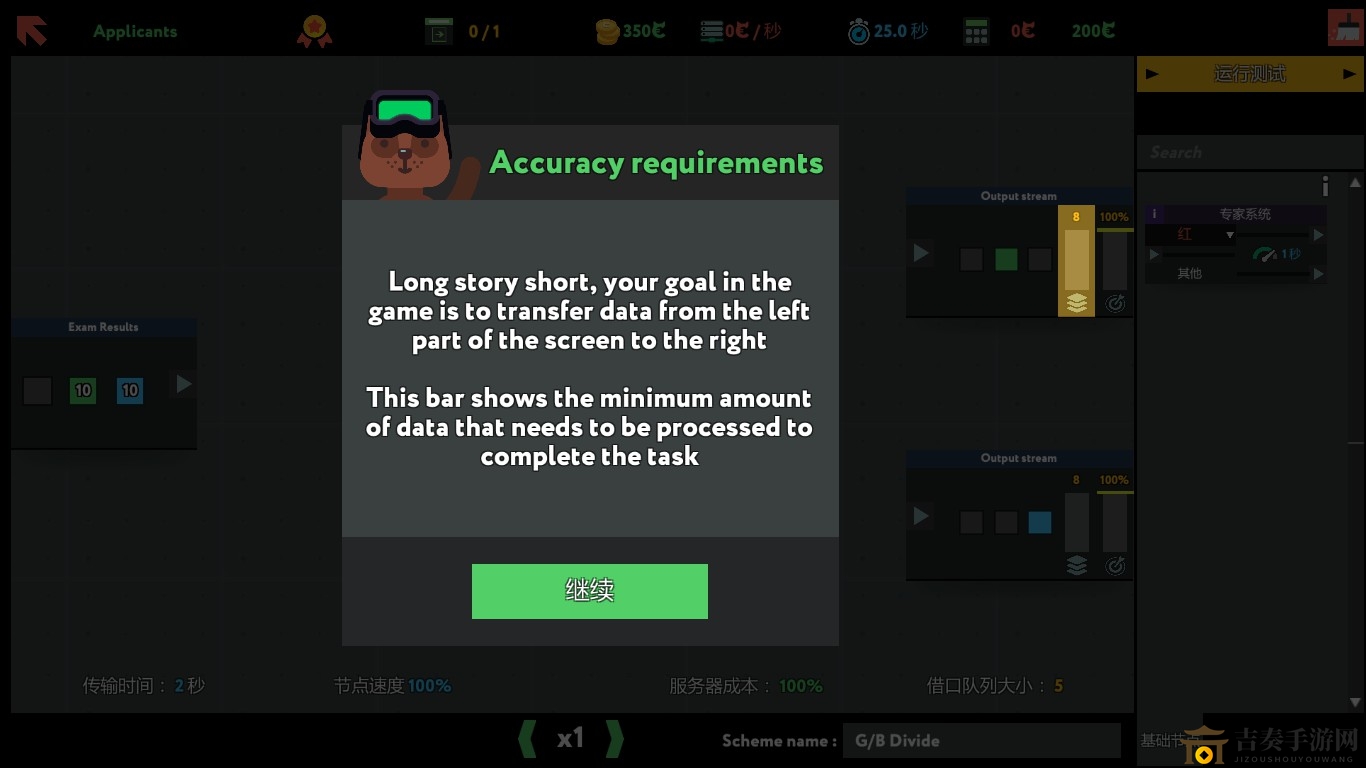The height and width of the screenshot is (768, 1366).
Task: Toggle the info marker on the 专家系统 node
Action: [x=1154, y=213]
